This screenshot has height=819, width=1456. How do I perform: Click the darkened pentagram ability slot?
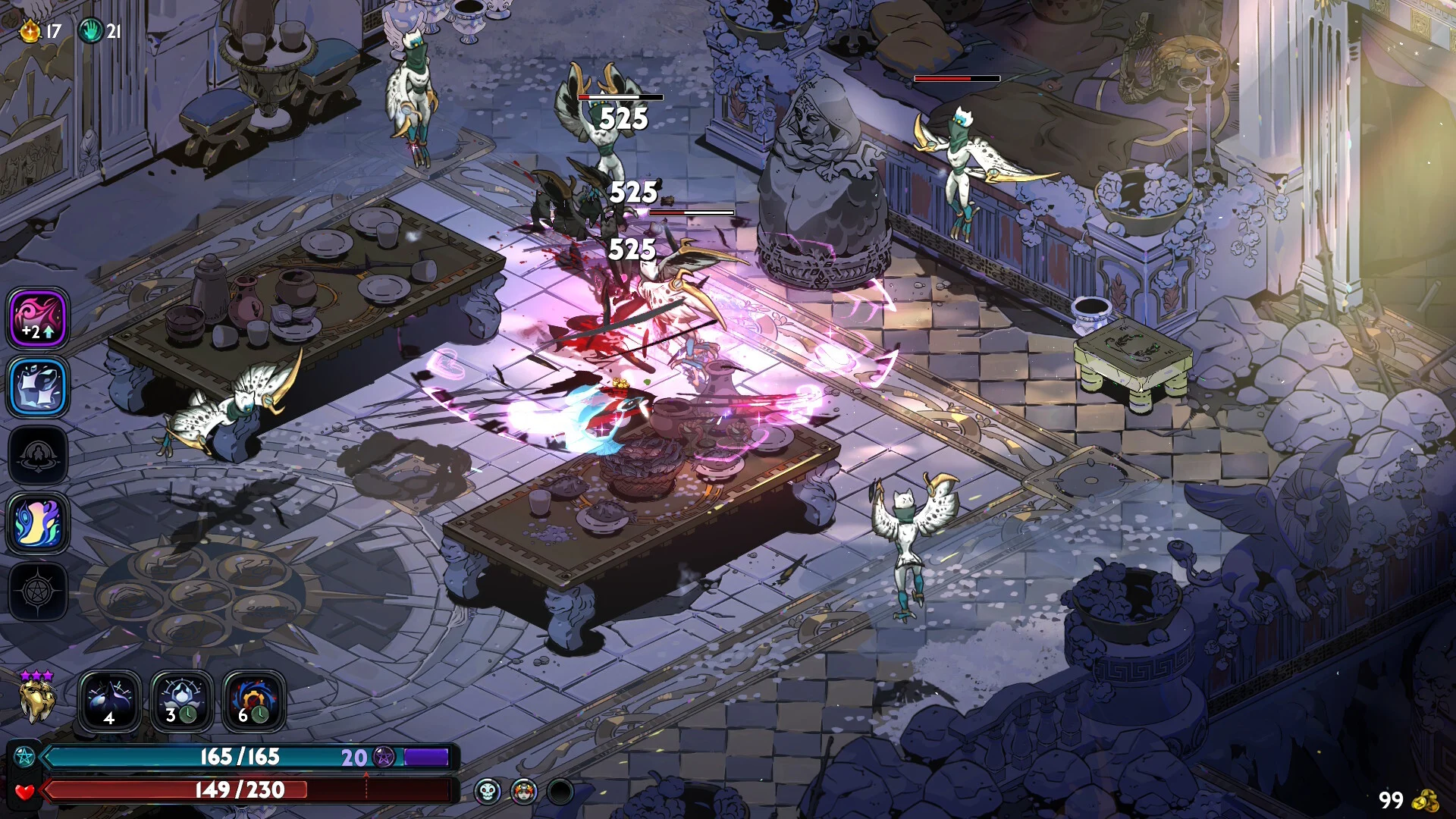pos(37,593)
